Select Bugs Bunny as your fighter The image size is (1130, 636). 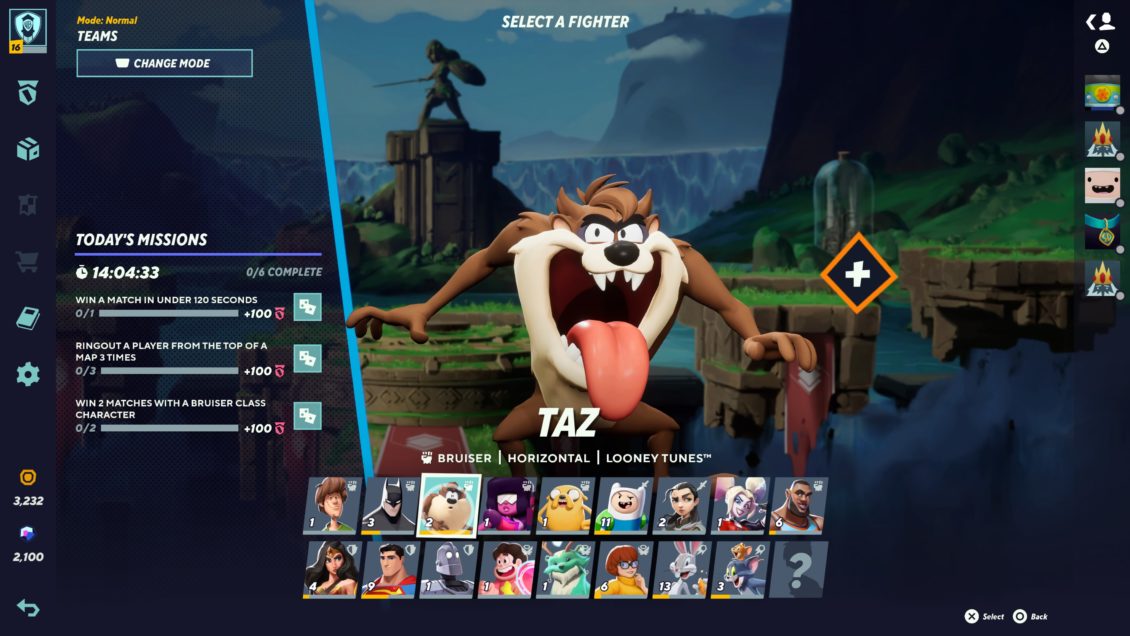pos(682,569)
